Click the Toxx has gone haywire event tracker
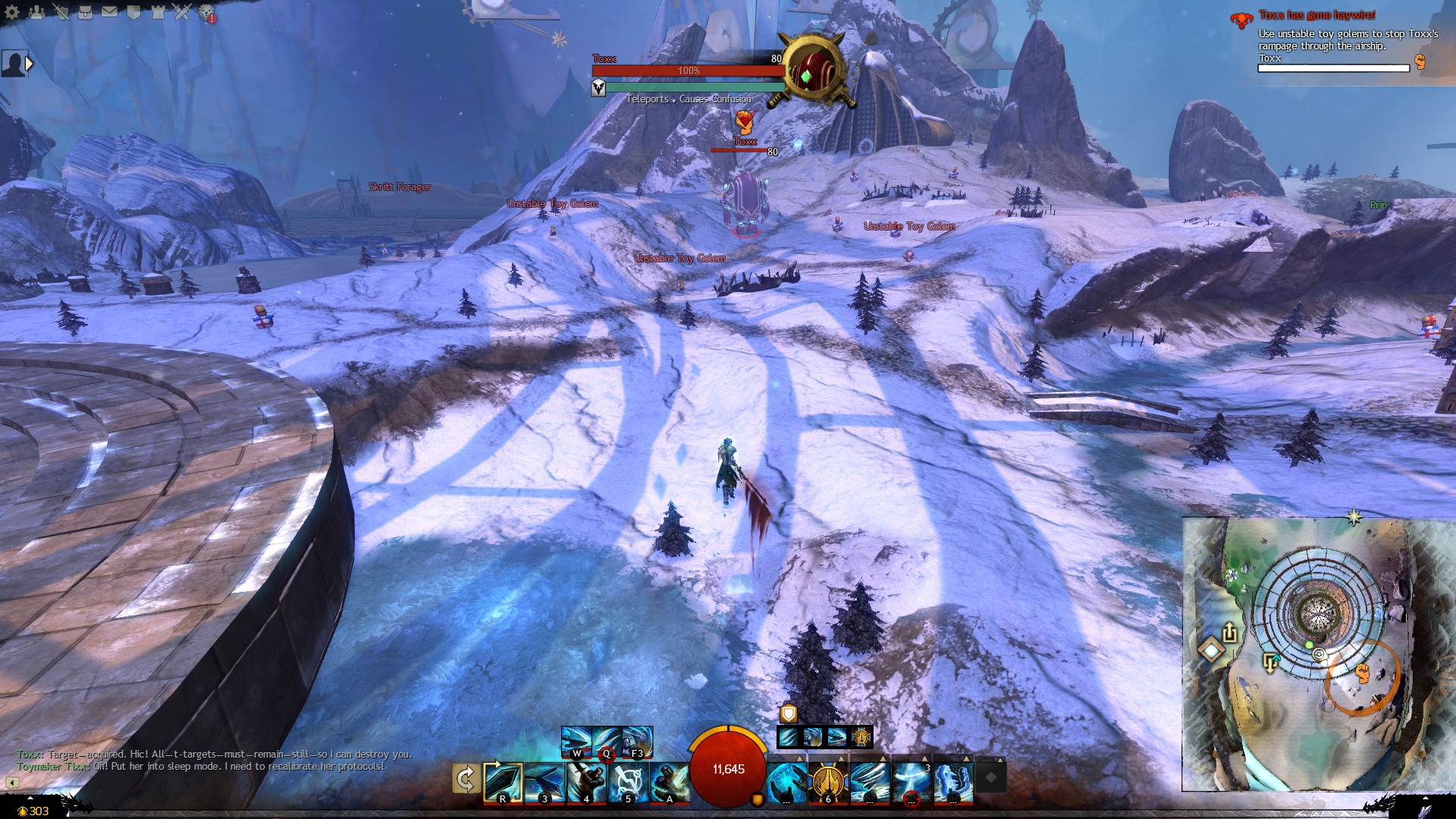 (1316, 15)
